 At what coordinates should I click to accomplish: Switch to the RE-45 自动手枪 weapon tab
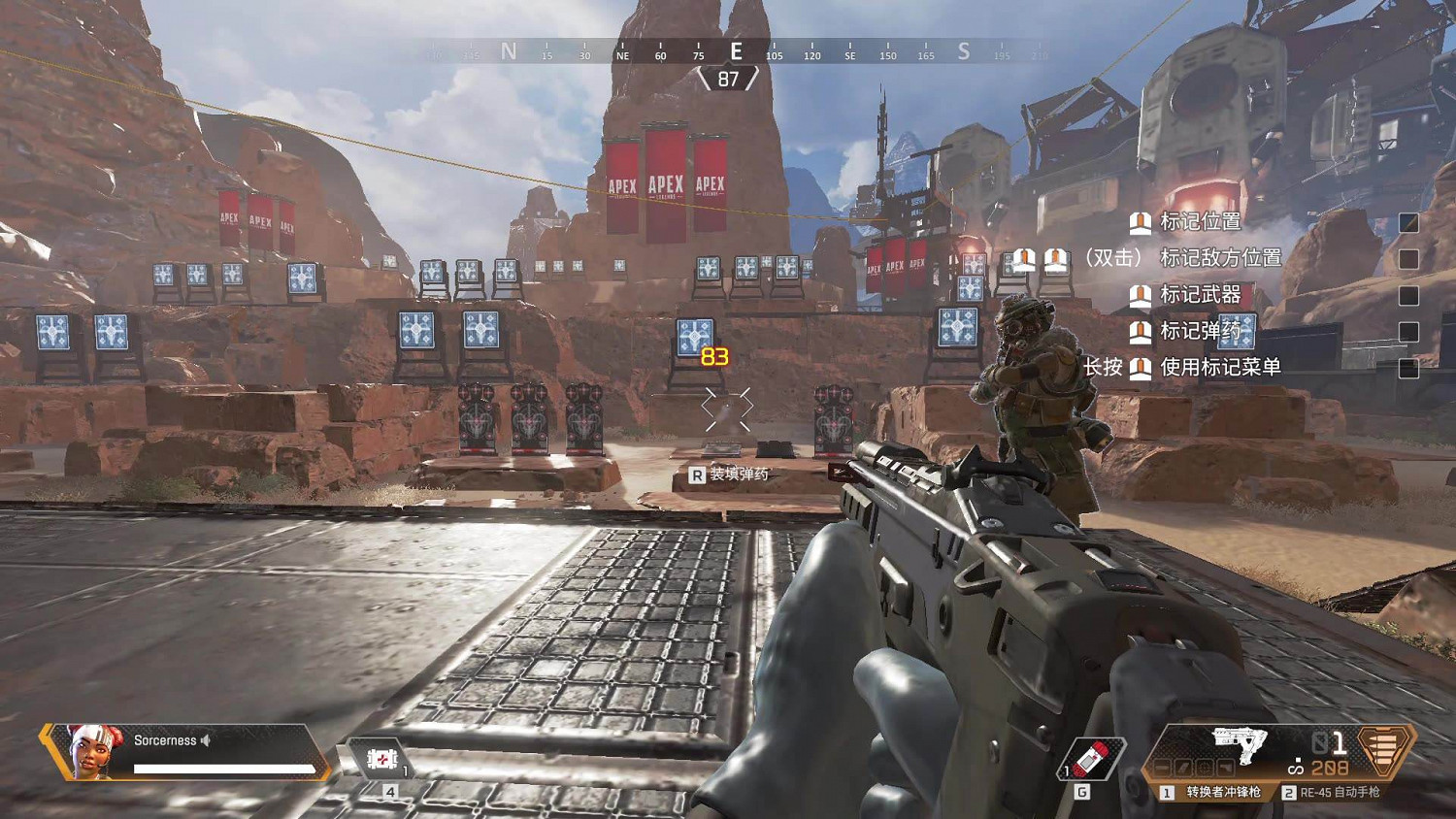pos(1340,793)
